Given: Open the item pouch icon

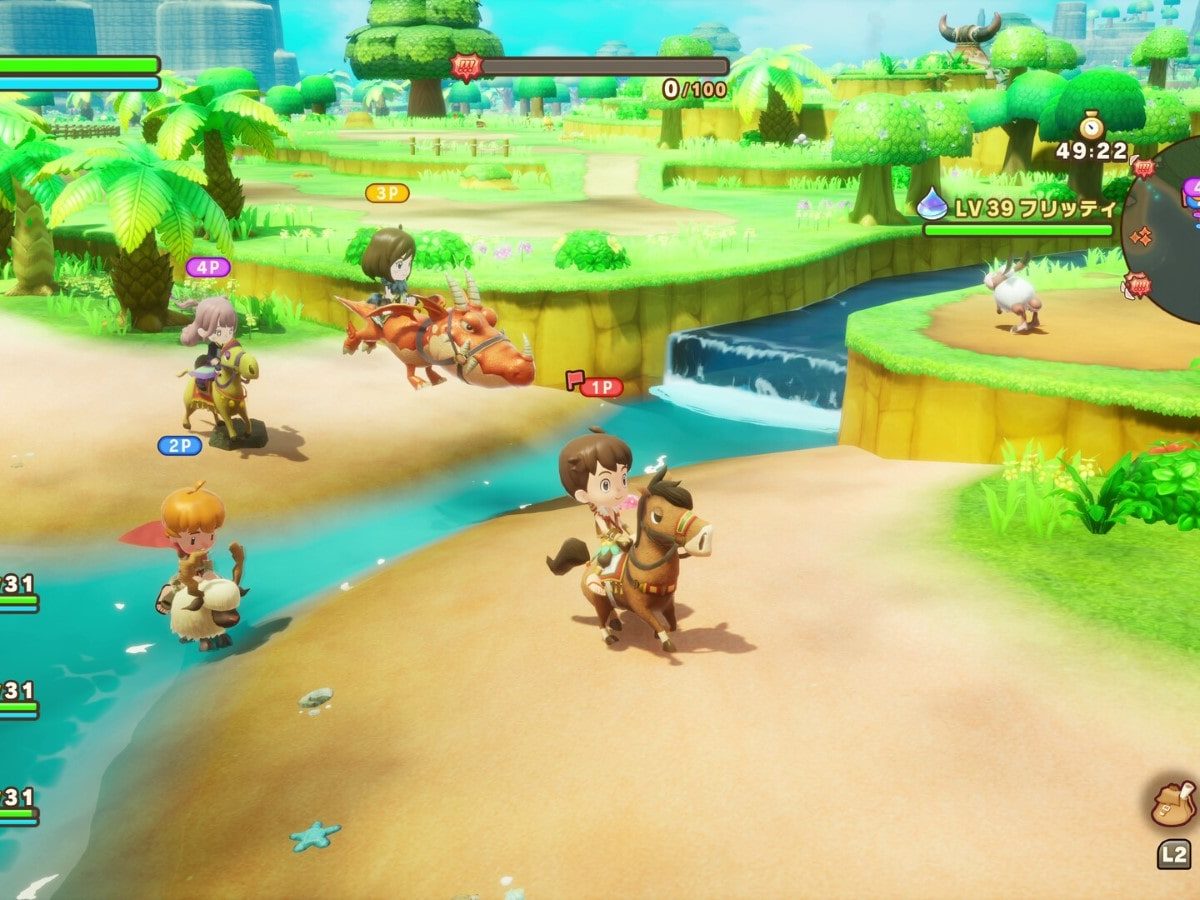Looking at the screenshot, I should (1173, 802).
